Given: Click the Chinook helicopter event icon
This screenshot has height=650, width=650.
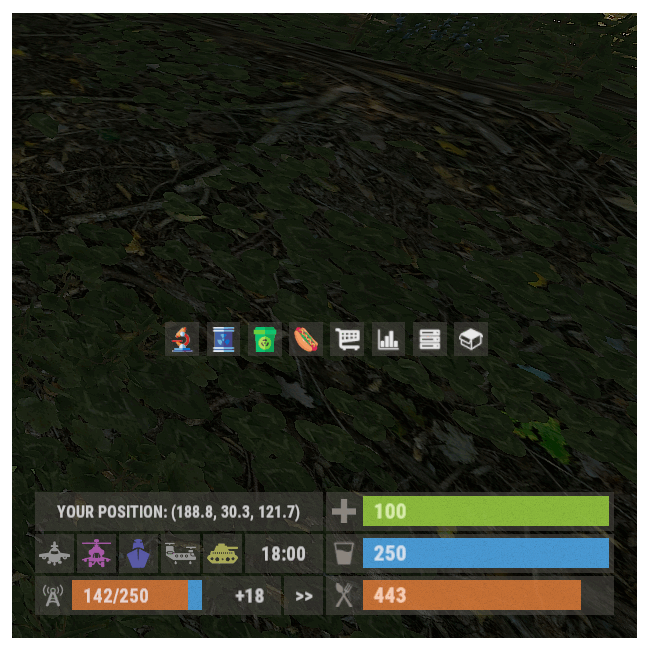Looking at the screenshot, I should pos(180,553).
